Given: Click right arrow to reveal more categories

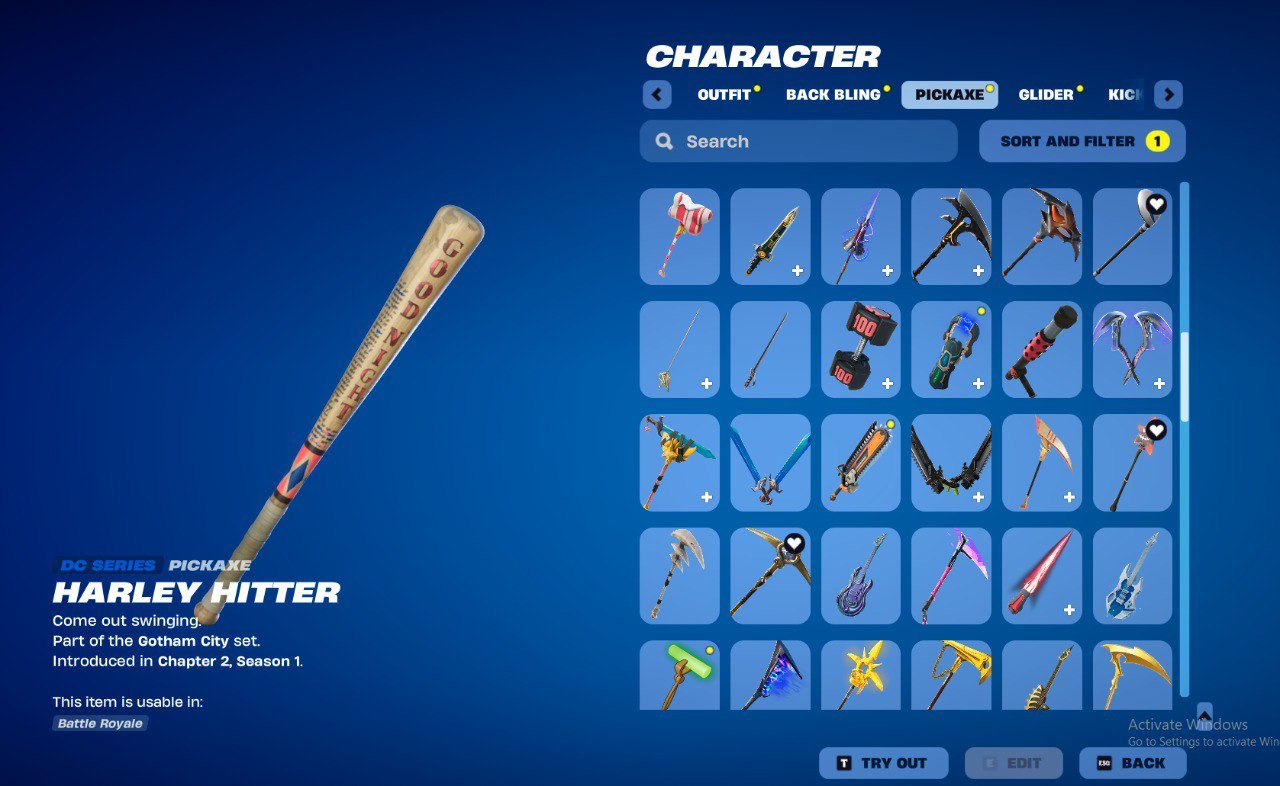Looking at the screenshot, I should tap(1168, 94).
